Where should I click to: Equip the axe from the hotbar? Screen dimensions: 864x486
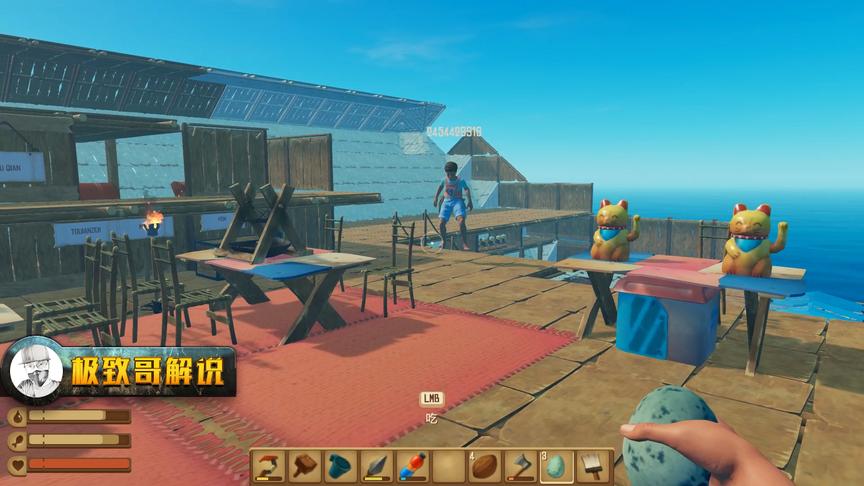[x=521, y=466]
